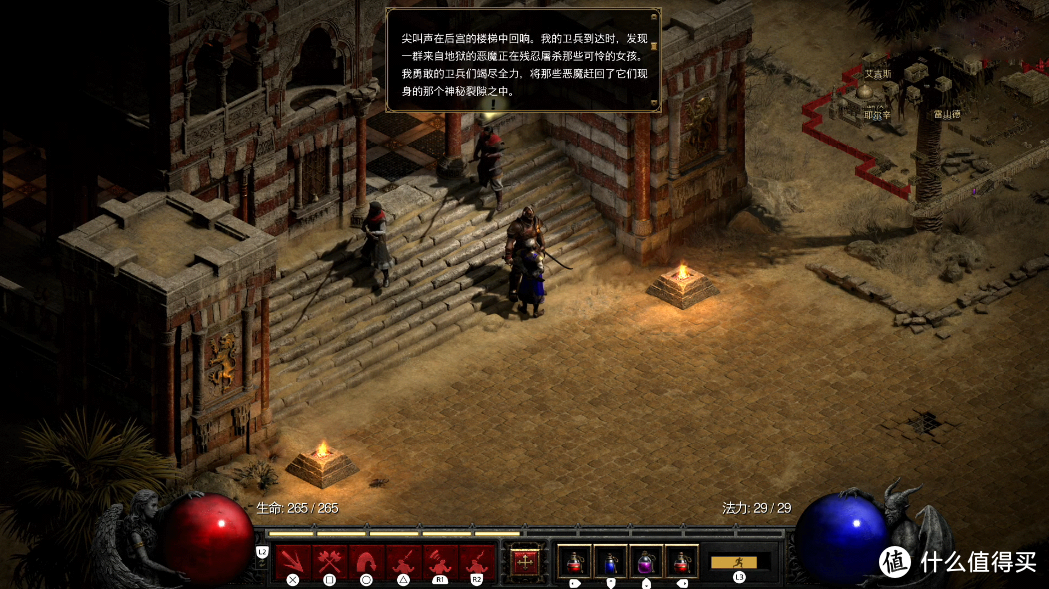The width and height of the screenshot is (1049, 589).
Task: Use the purple rejuvenation potion
Action: (646, 562)
